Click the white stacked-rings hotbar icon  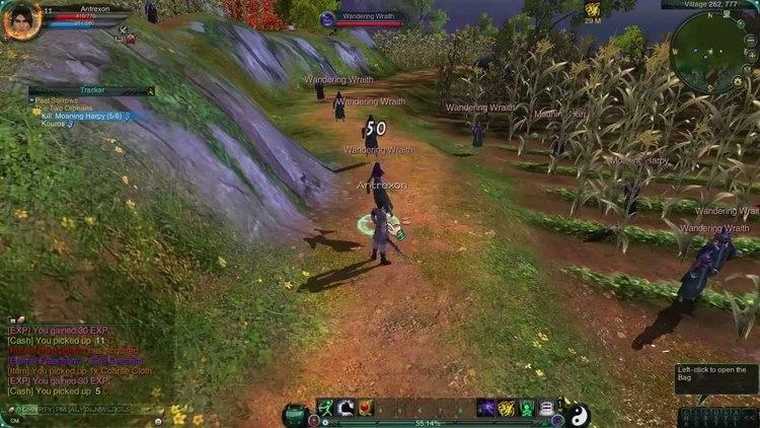pyautogui.click(x=546, y=408)
